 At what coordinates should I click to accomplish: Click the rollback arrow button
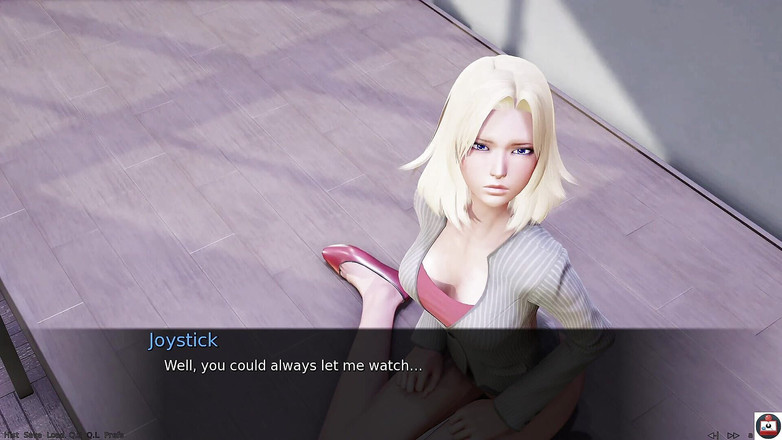pyautogui.click(x=713, y=435)
